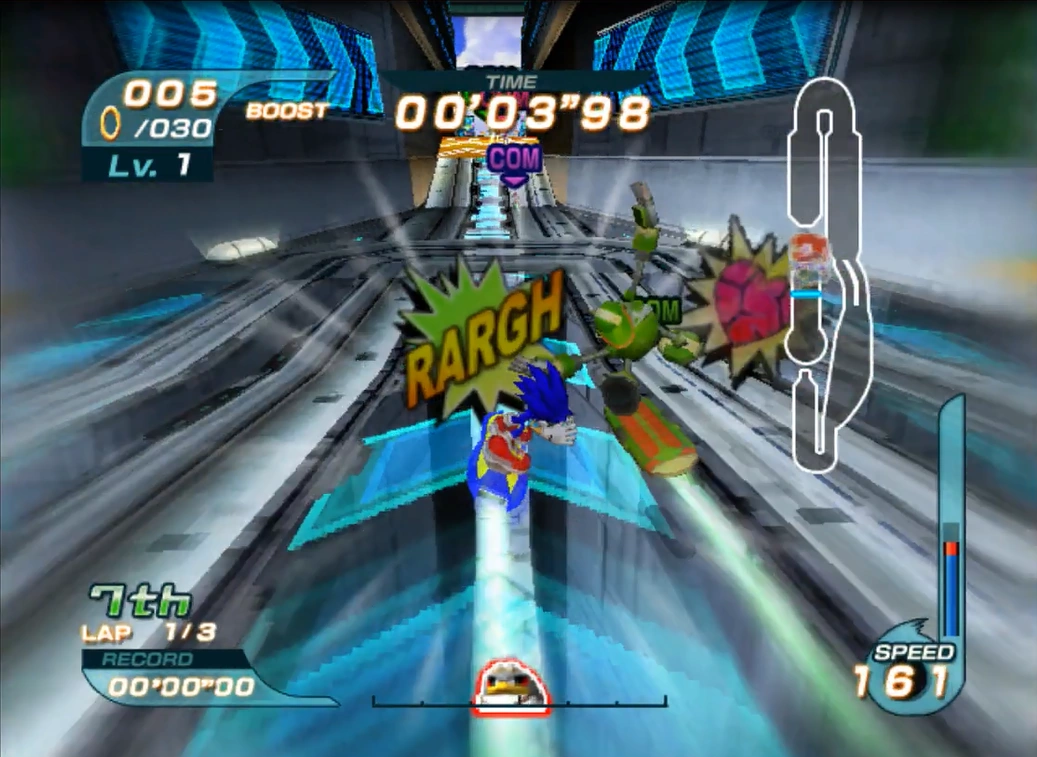Click the purple COM marker tag
The image size is (1037, 757).
click(515, 158)
